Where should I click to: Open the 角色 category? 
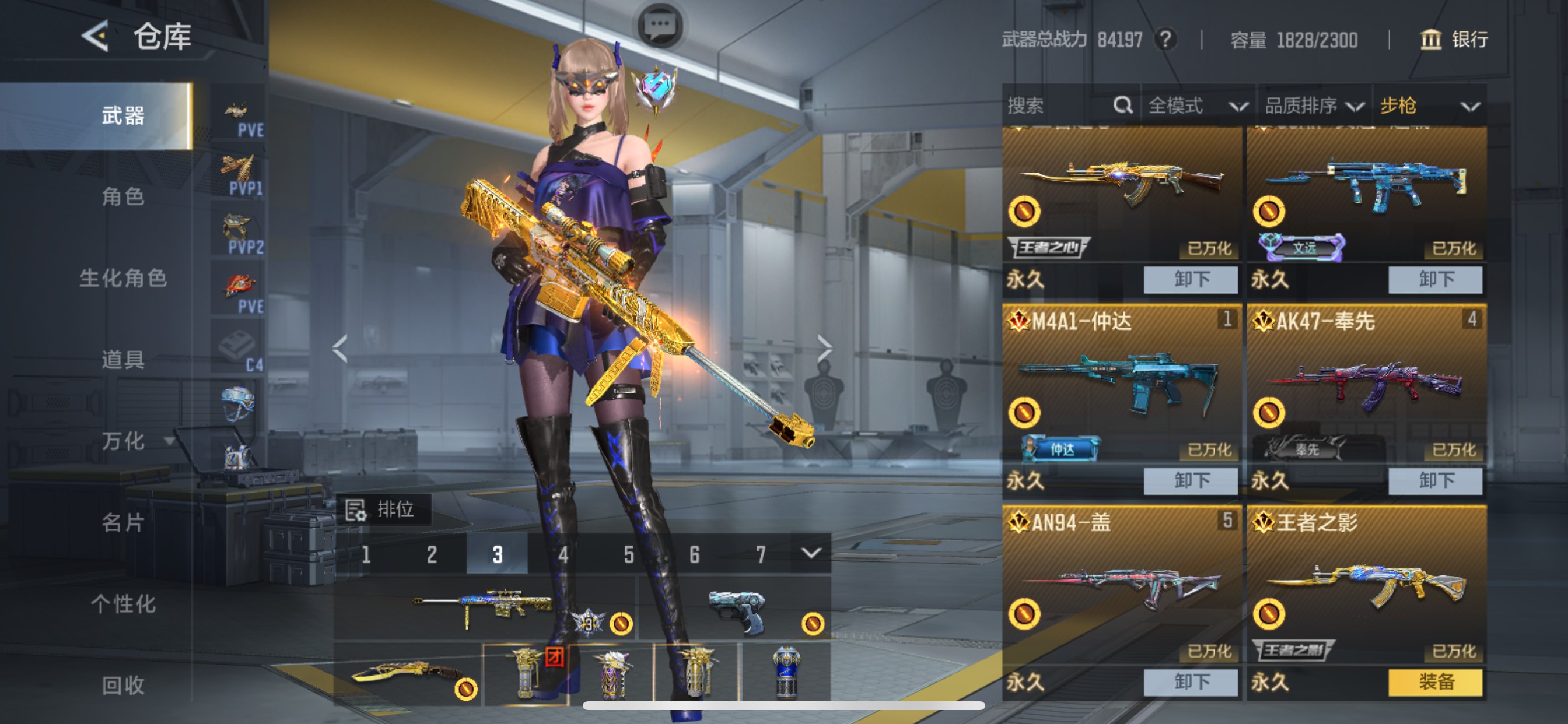123,196
